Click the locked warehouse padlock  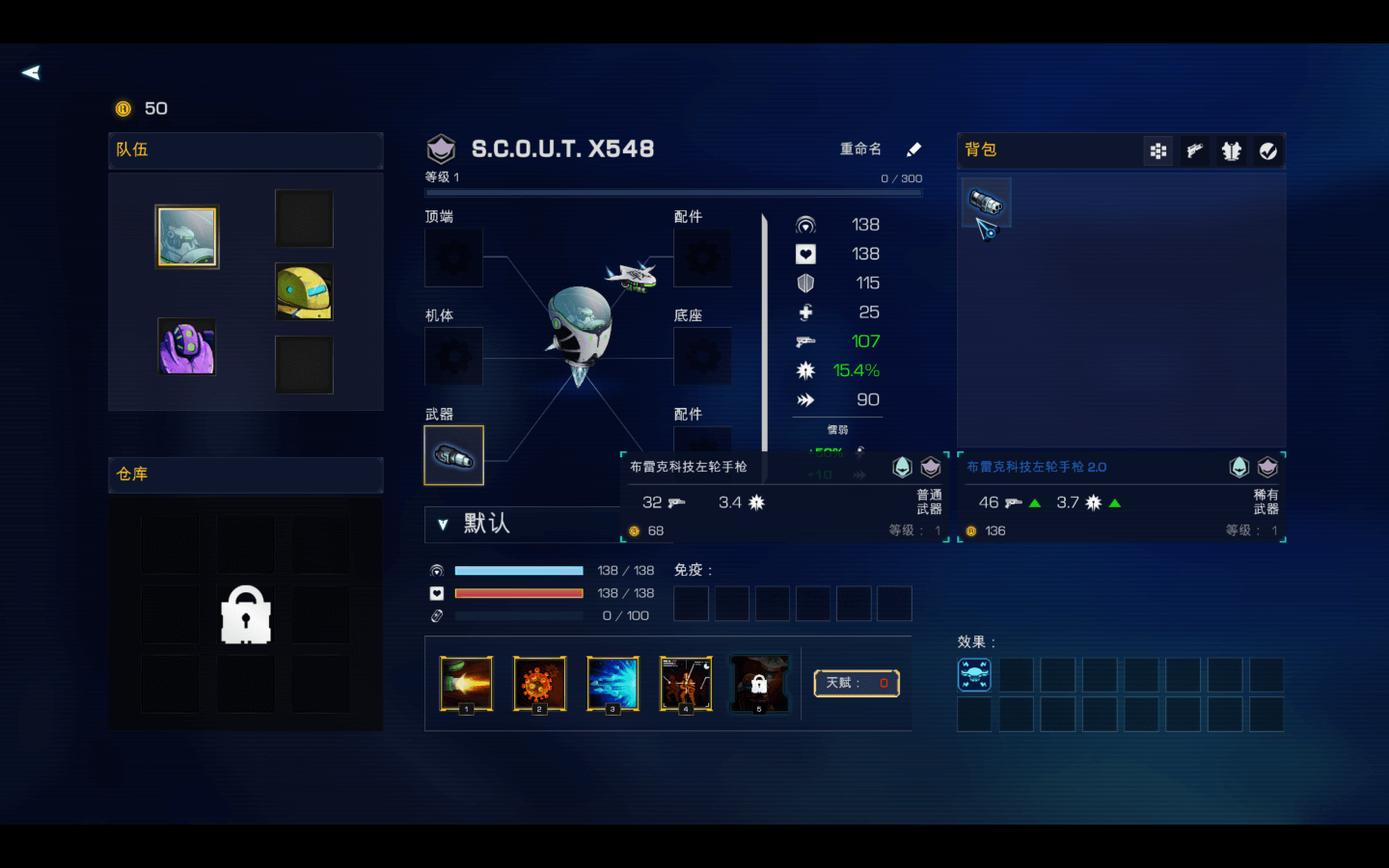tap(246, 614)
